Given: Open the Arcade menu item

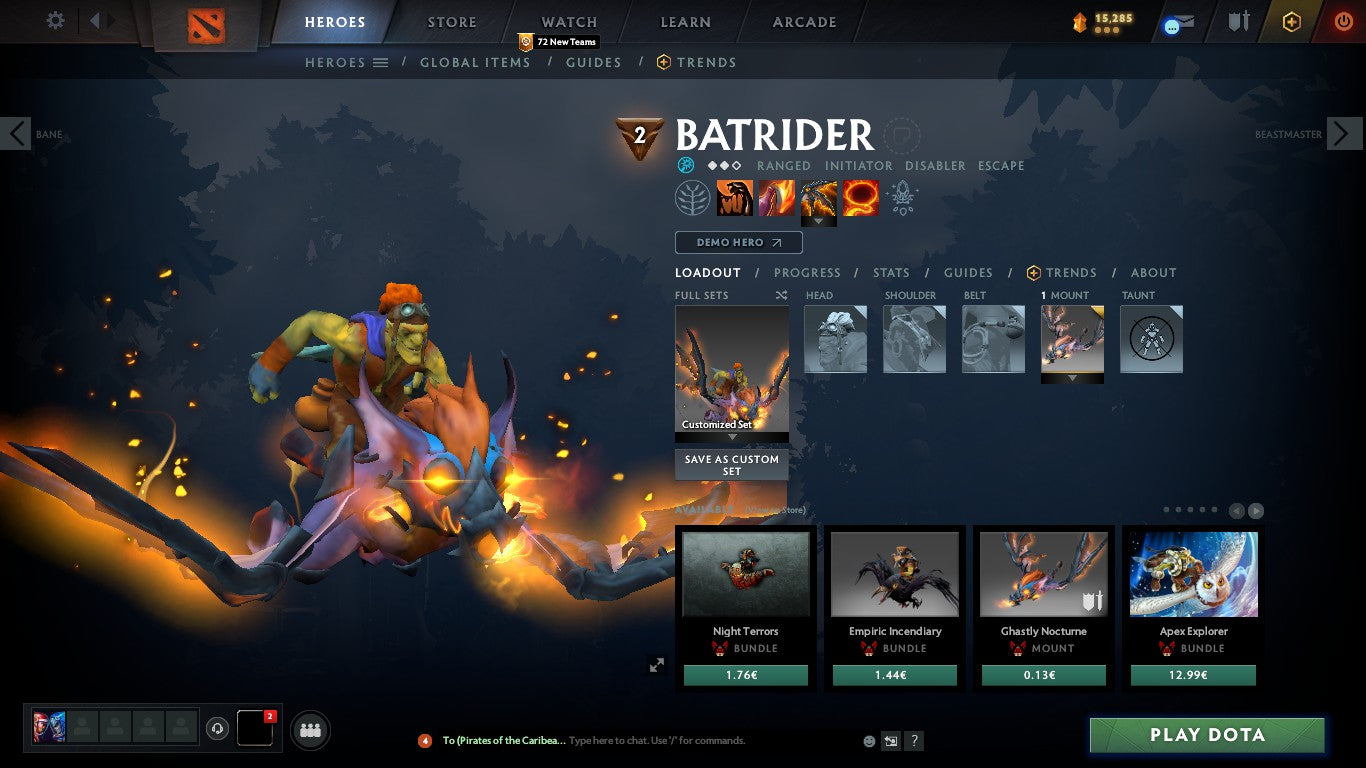Looking at the screenshot, I should coord(806,21).
